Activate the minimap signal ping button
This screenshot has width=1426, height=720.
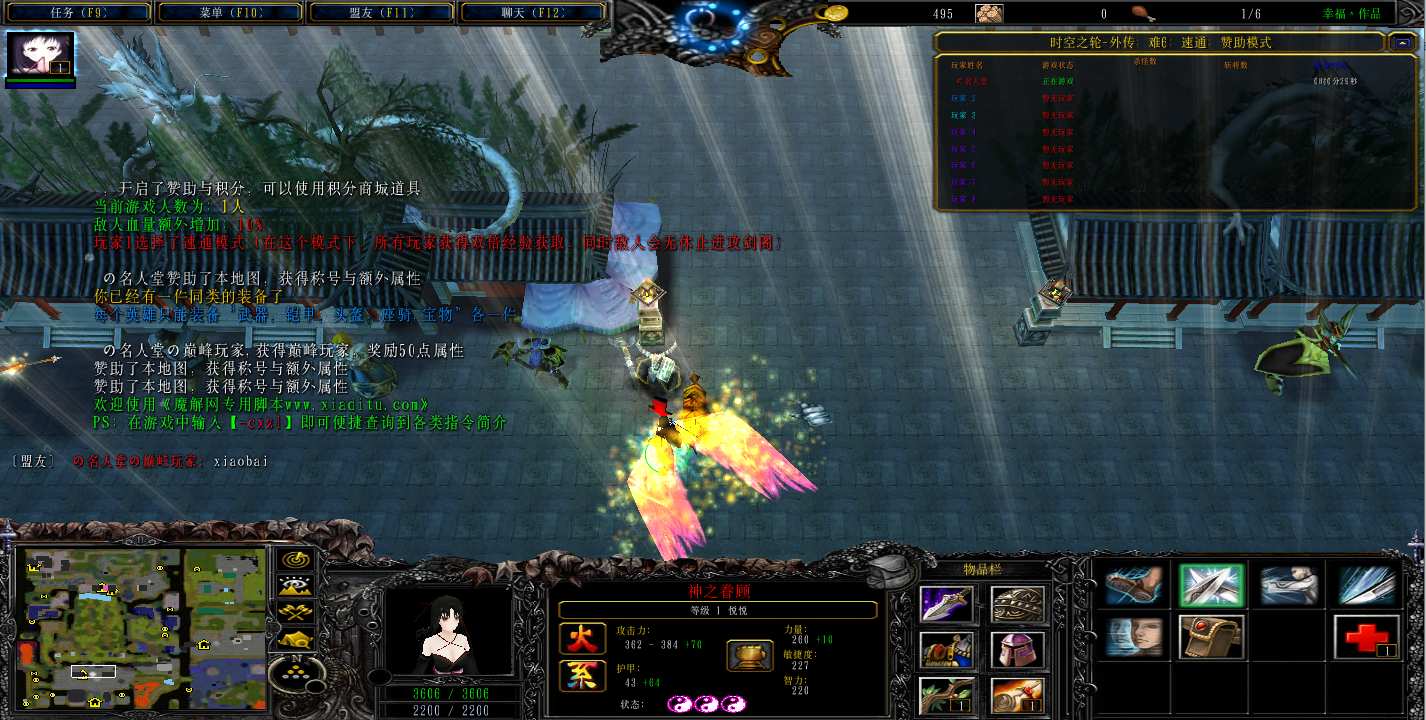pyautogui.click(x=296, y=560)
